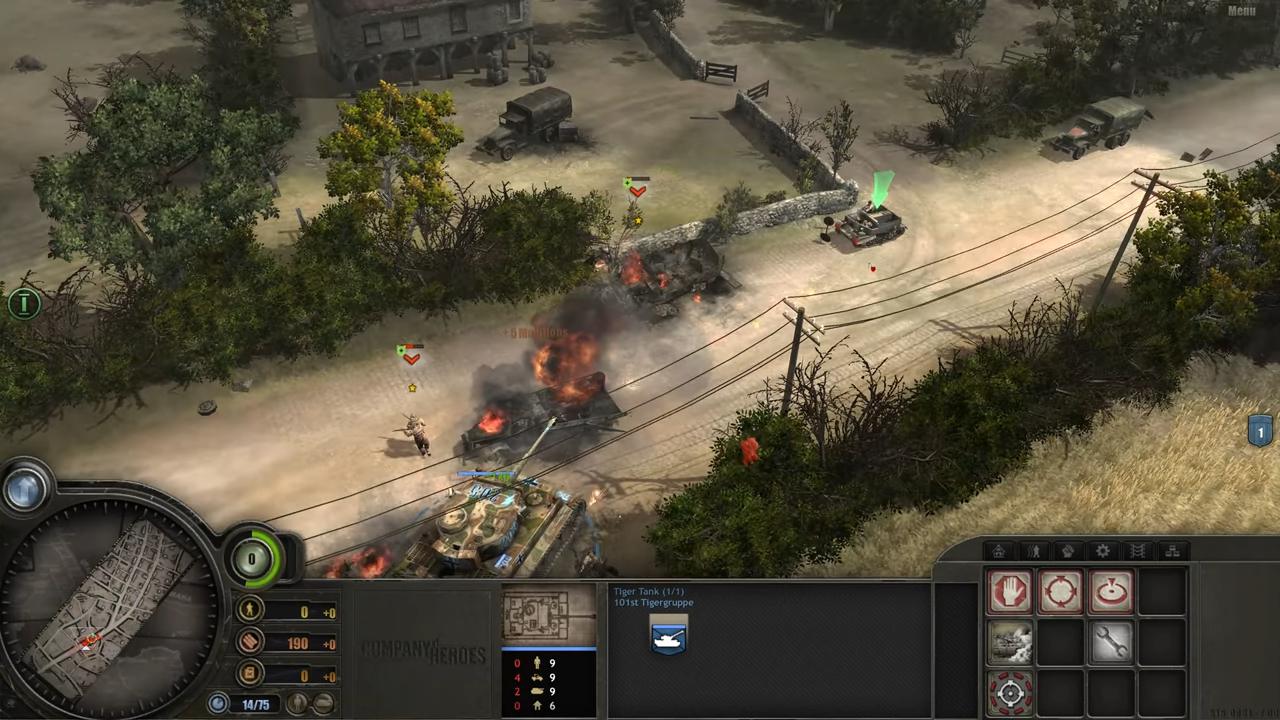Image resolution: width=1280 pixels, height=720 pixels.
Task: Select the wrench repair command
Action: pyautogui.click(x=1110, y=642)
